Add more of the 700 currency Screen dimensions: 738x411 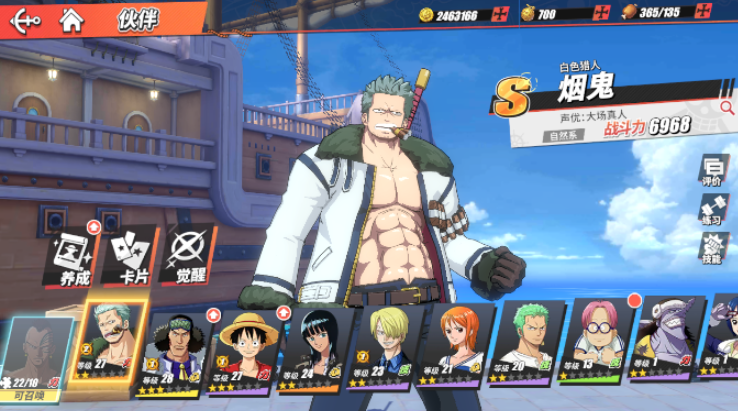coord(602,14)
